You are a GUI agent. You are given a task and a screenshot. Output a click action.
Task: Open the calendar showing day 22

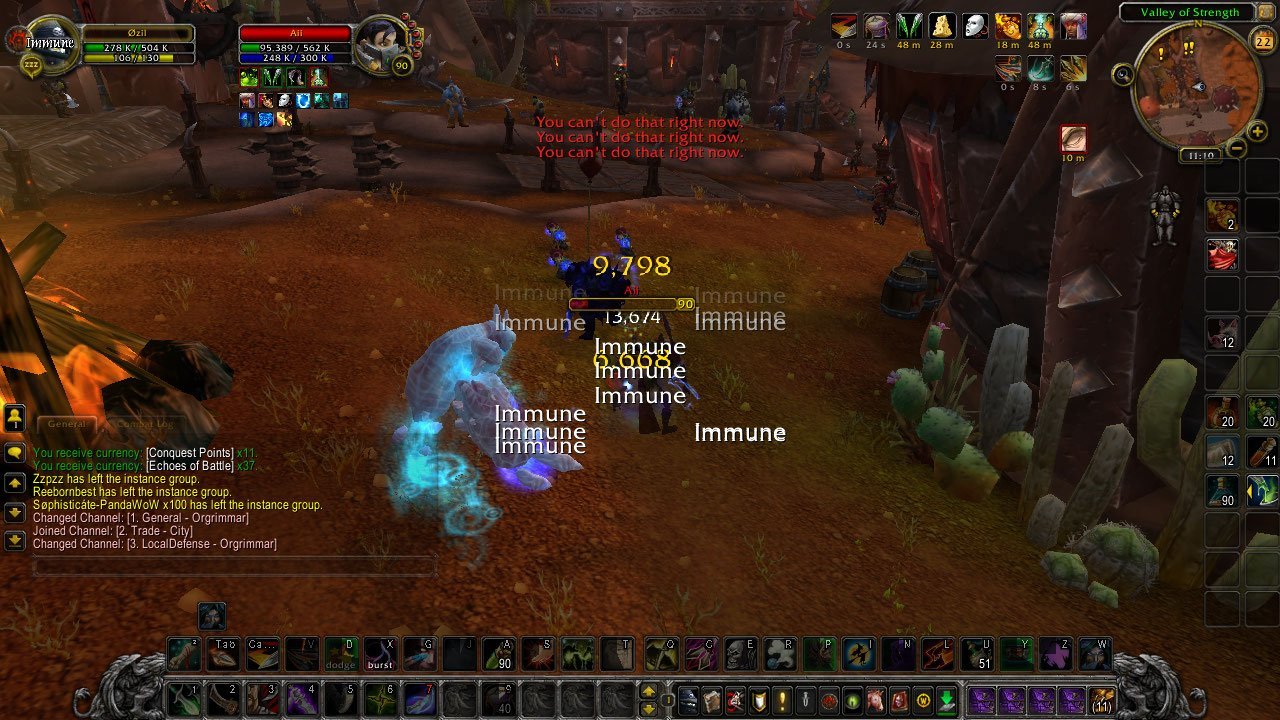click(1261, 41)
